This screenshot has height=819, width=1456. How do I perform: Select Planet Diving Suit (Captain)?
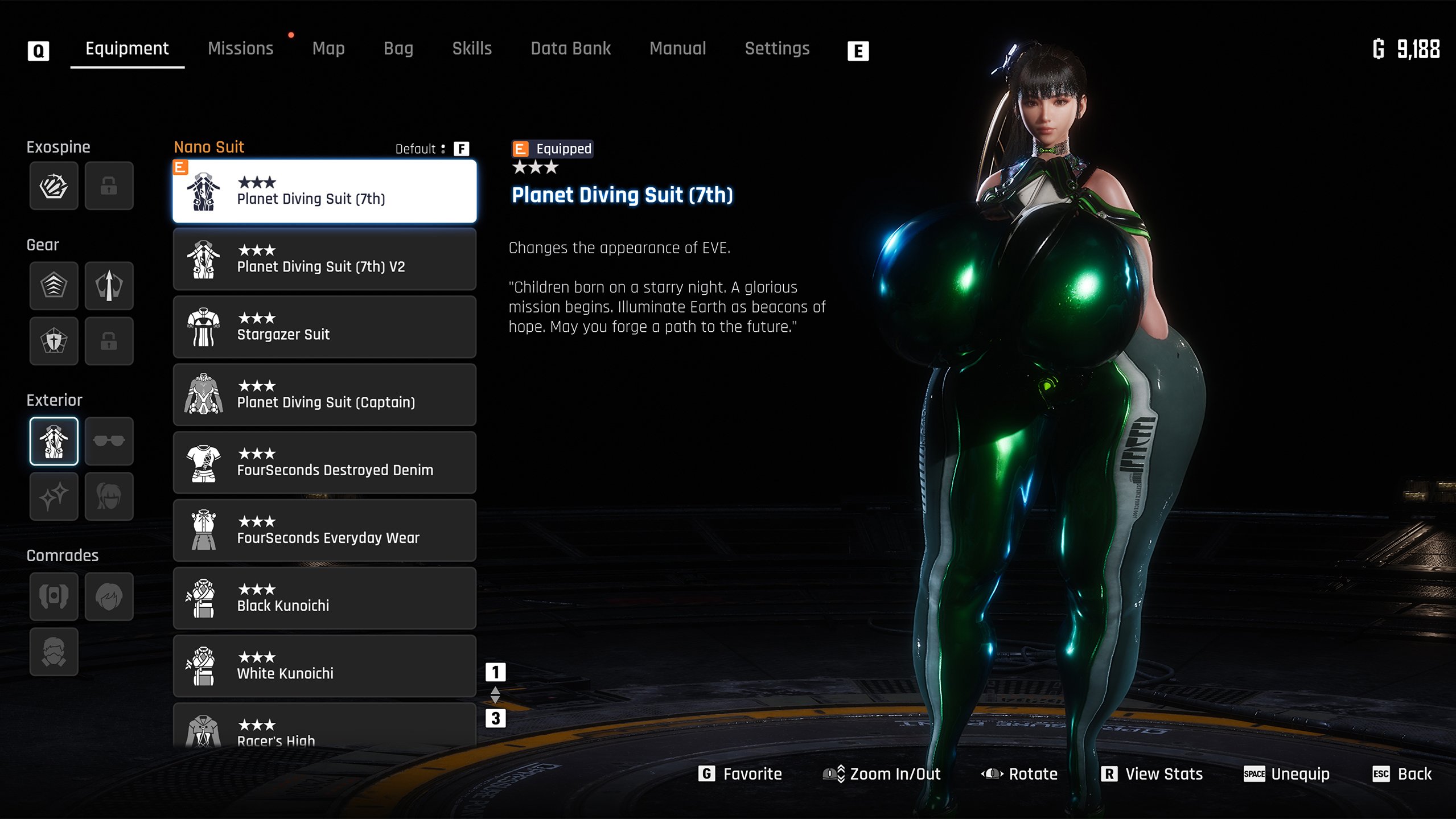(x=324, y=394)
